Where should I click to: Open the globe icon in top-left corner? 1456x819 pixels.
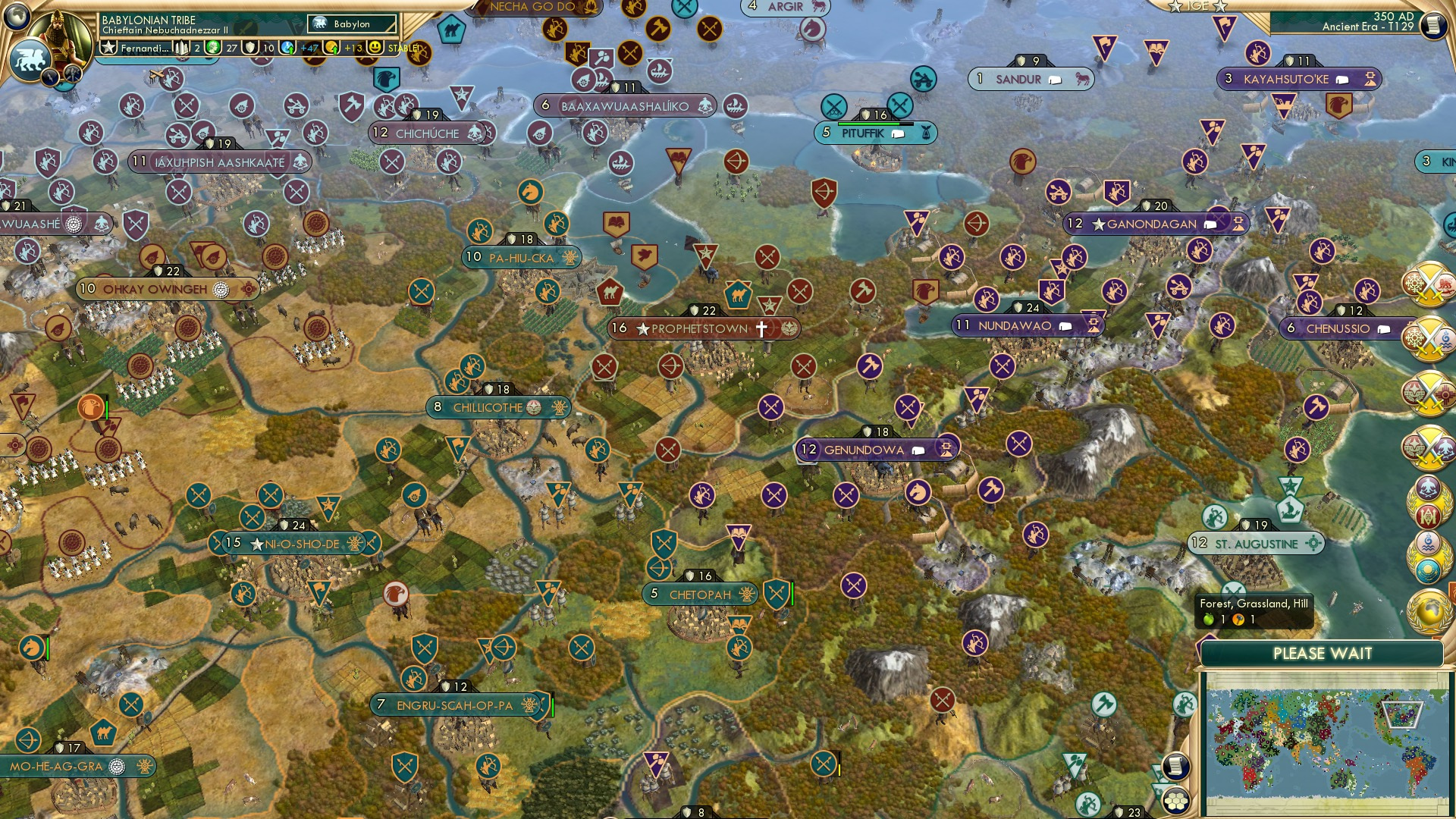[x=17, y=15]
